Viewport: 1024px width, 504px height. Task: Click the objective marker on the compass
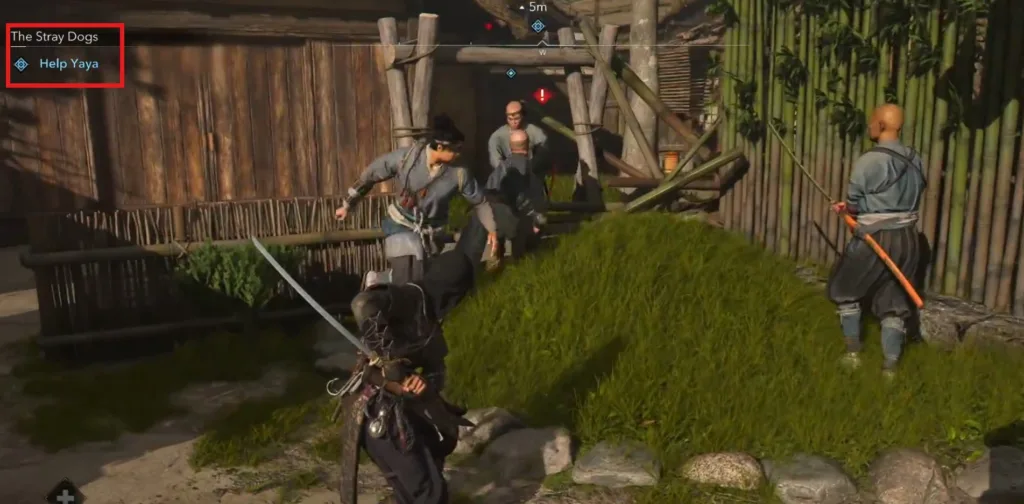point(538,25)
